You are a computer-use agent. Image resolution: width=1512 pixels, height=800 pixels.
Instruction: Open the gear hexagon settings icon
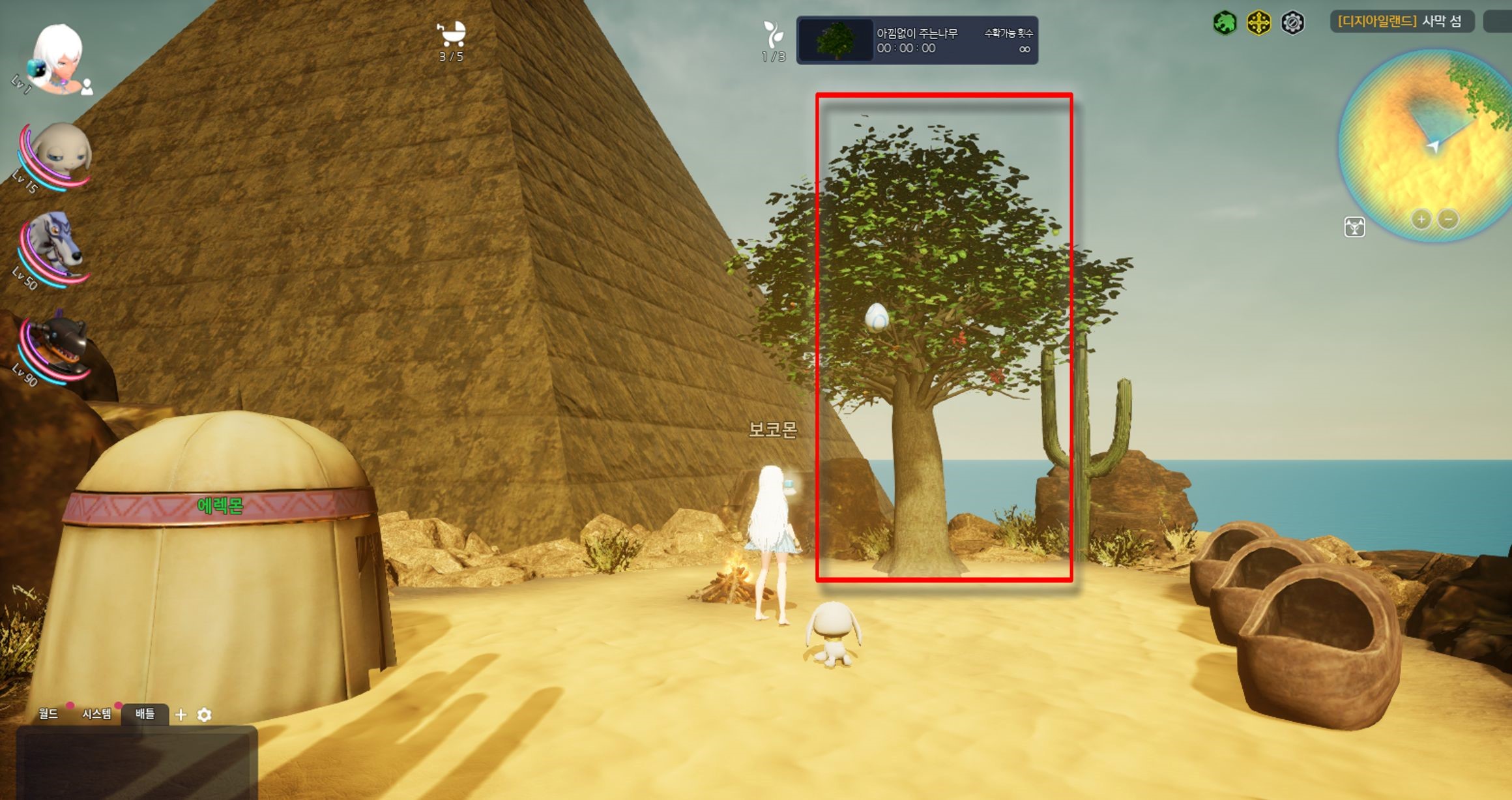1292,23
